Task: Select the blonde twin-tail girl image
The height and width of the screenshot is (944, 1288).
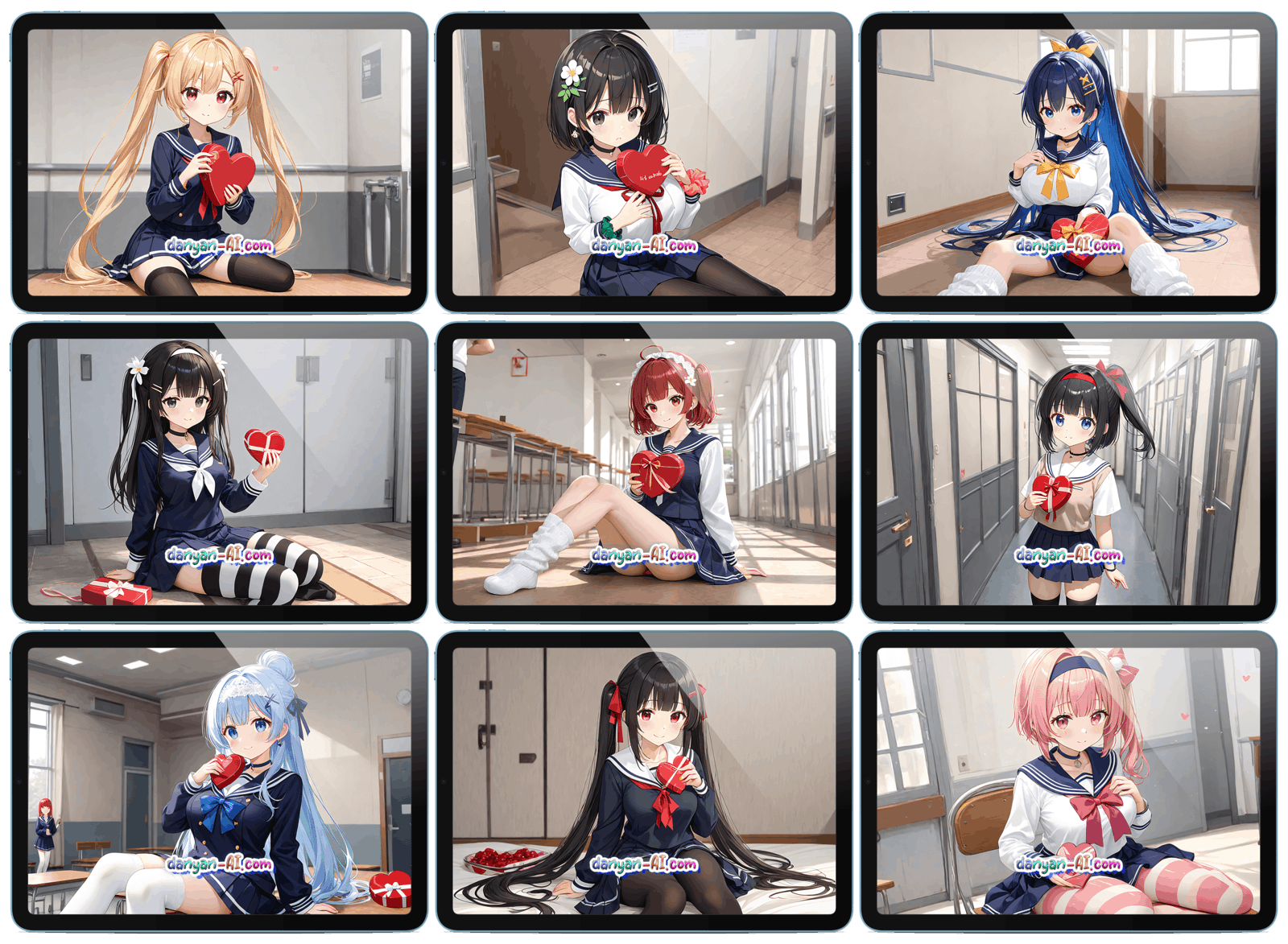Action: click(219, 163)
